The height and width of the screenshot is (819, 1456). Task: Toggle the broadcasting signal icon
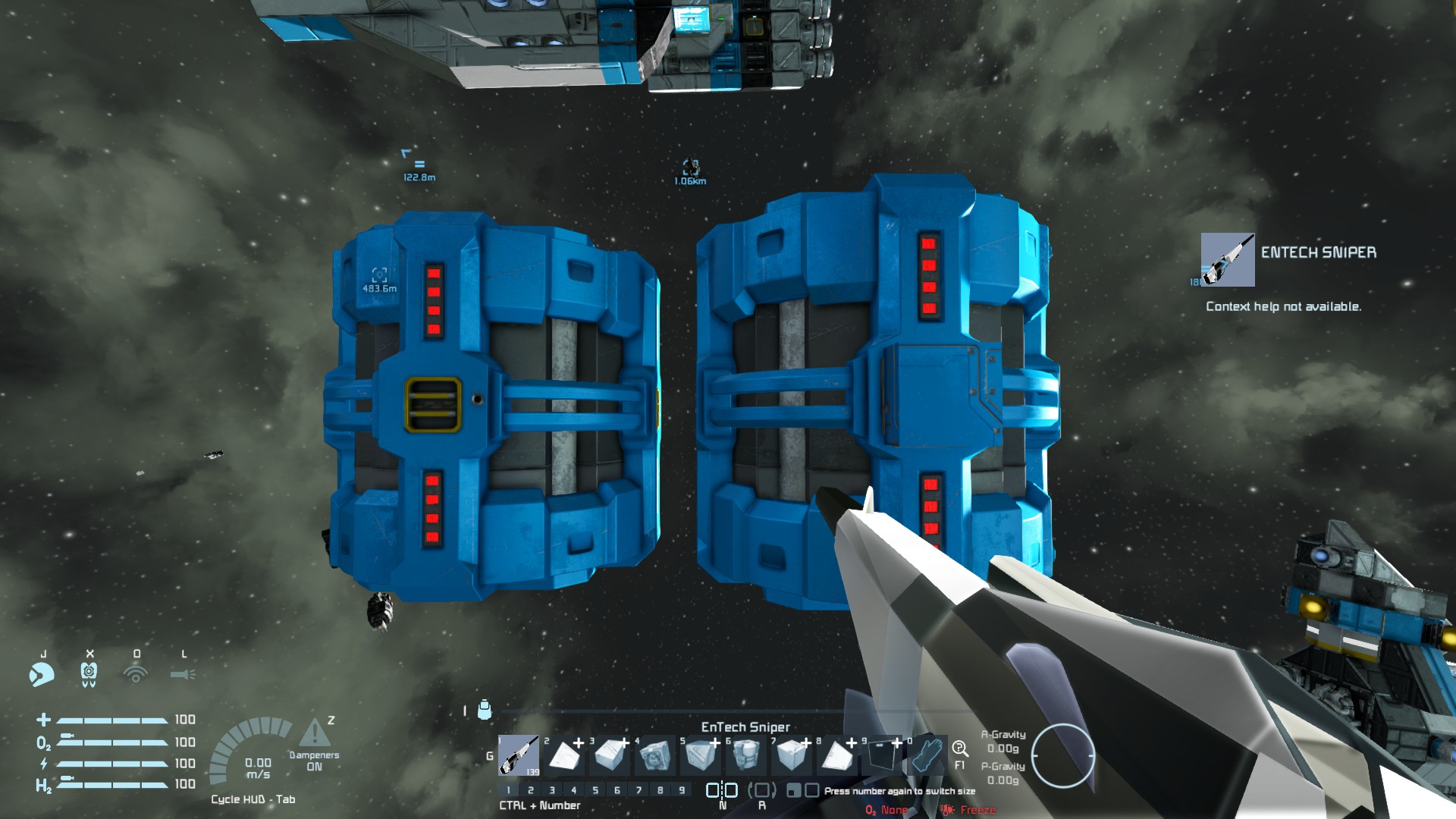pos(136,673)
